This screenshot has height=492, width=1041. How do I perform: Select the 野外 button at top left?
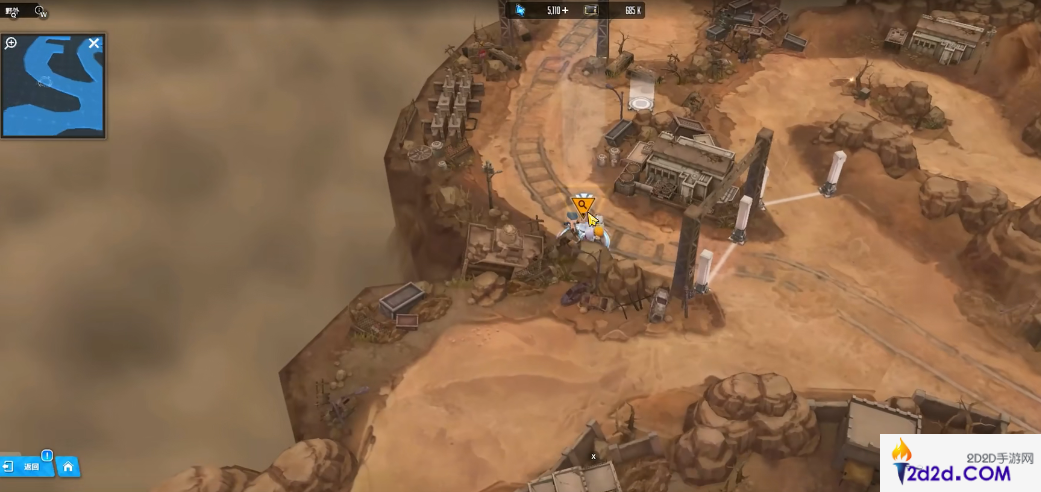(12, 12)
